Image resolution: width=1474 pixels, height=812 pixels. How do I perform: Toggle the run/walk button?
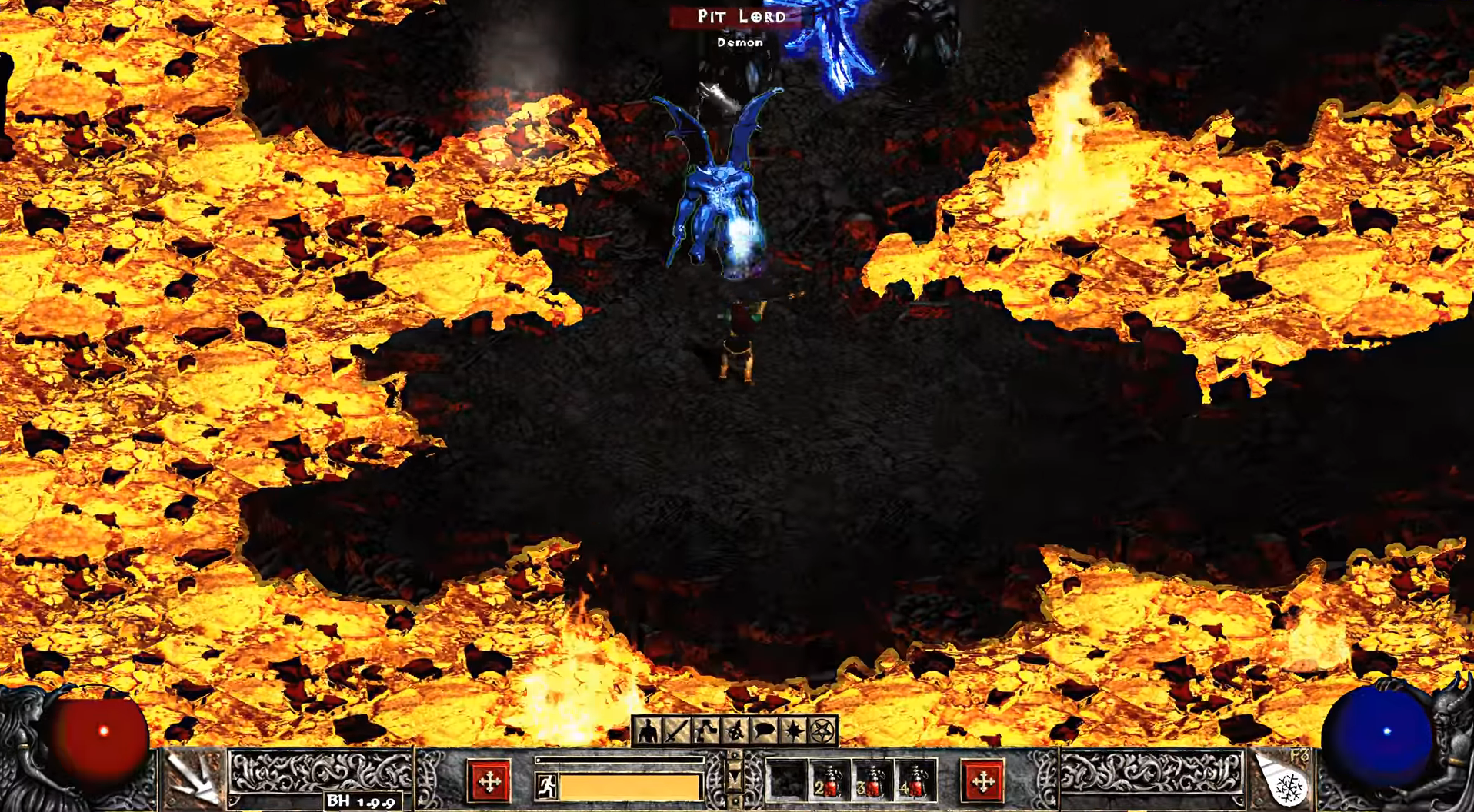pyautogui.click(x=546, y=786)
